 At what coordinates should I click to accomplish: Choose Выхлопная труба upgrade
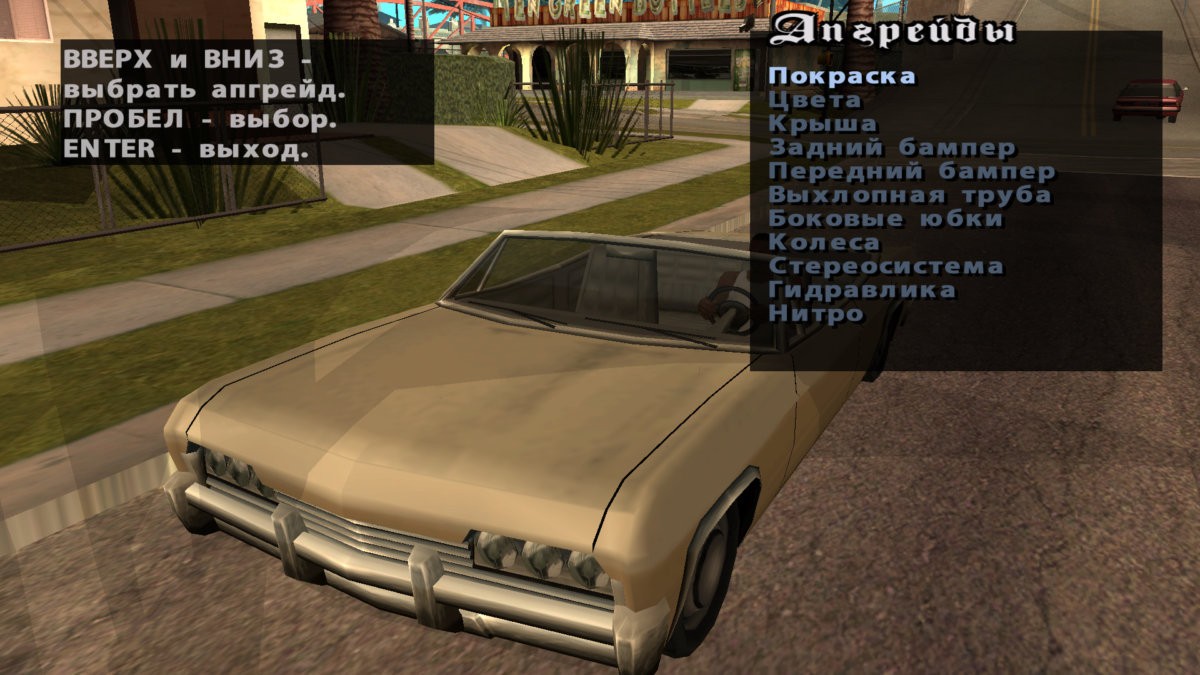(x=909, y=196)
